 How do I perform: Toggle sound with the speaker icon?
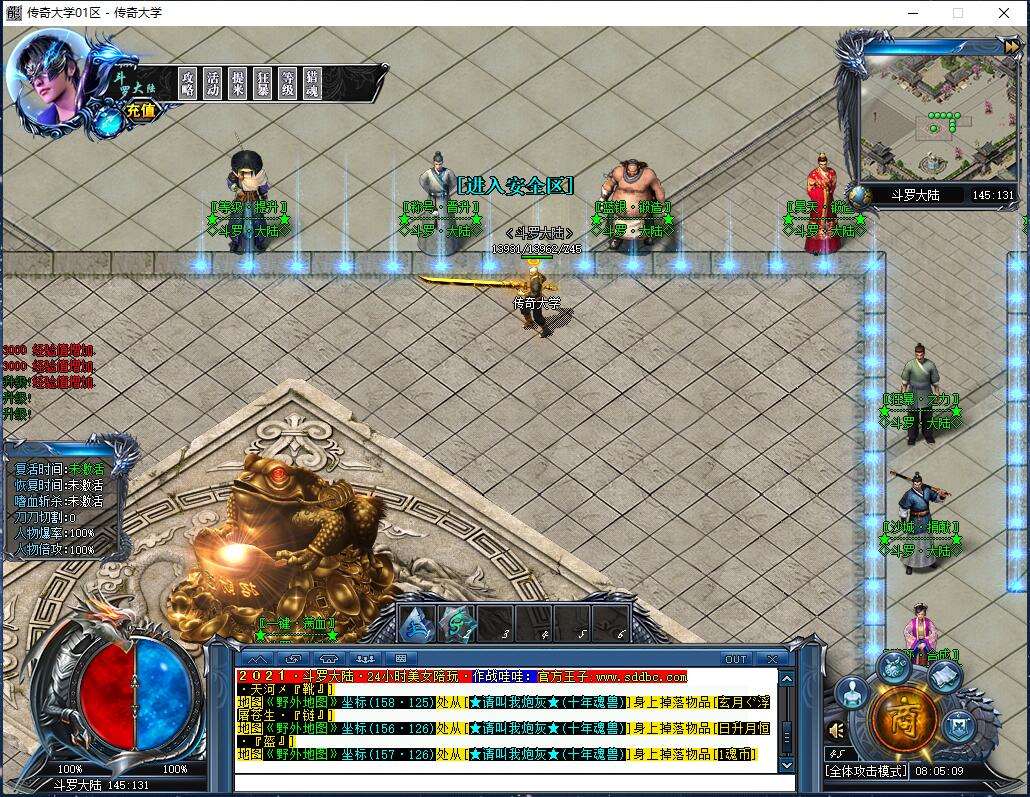pos(837,730)
